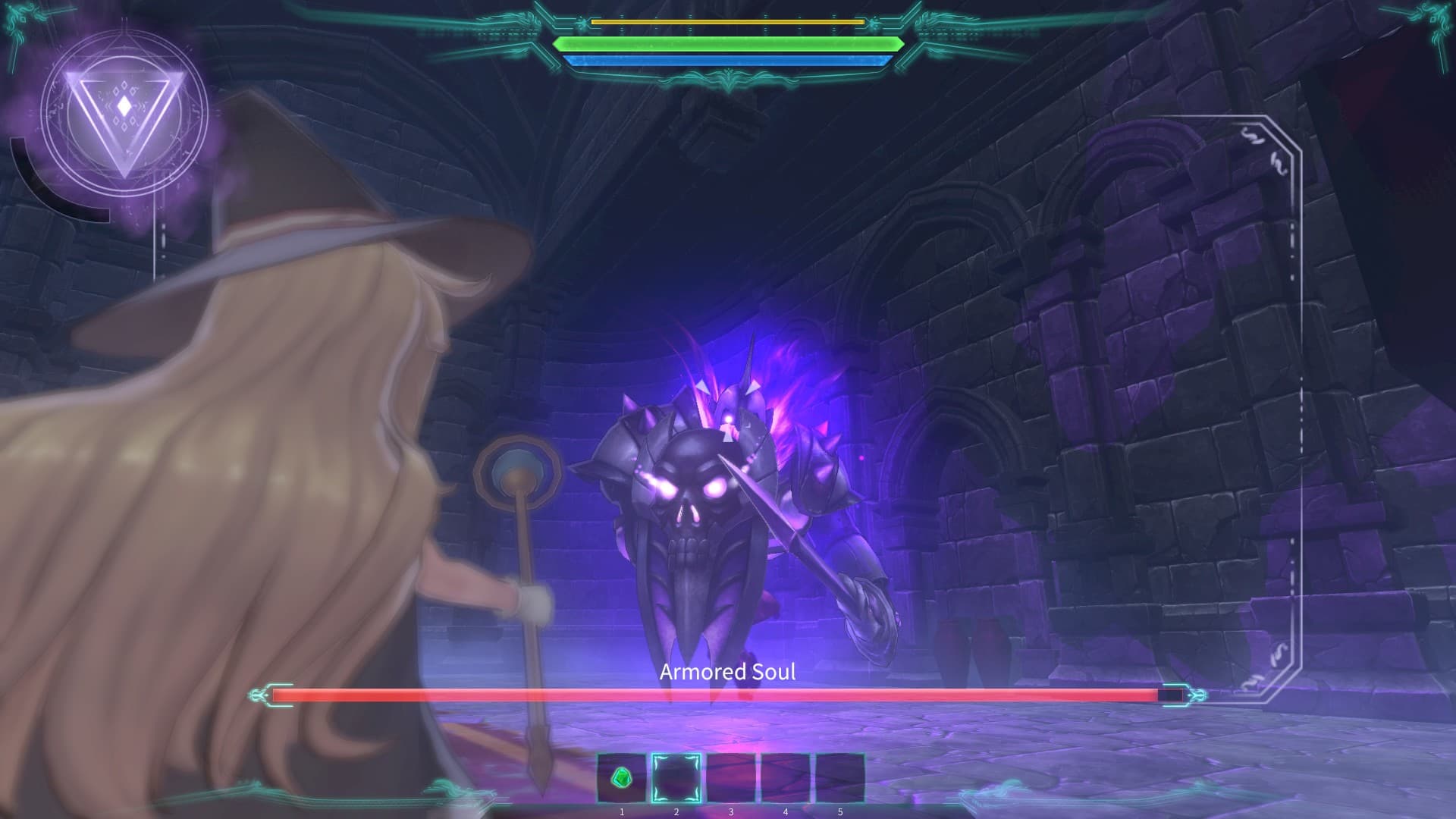This screenshot has height=819, width=1456.
Task: Select hotbar slot numbered 4
Action: coord(785,778)
